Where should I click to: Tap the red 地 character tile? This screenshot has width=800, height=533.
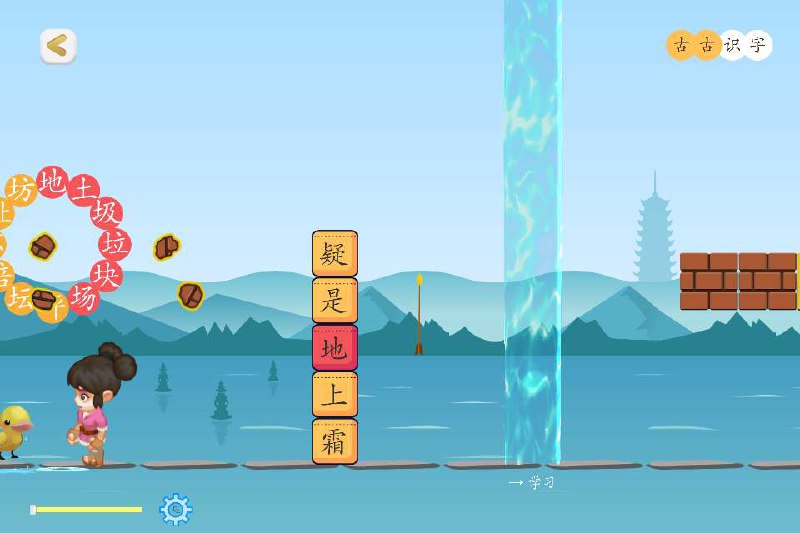coord(335,347)
